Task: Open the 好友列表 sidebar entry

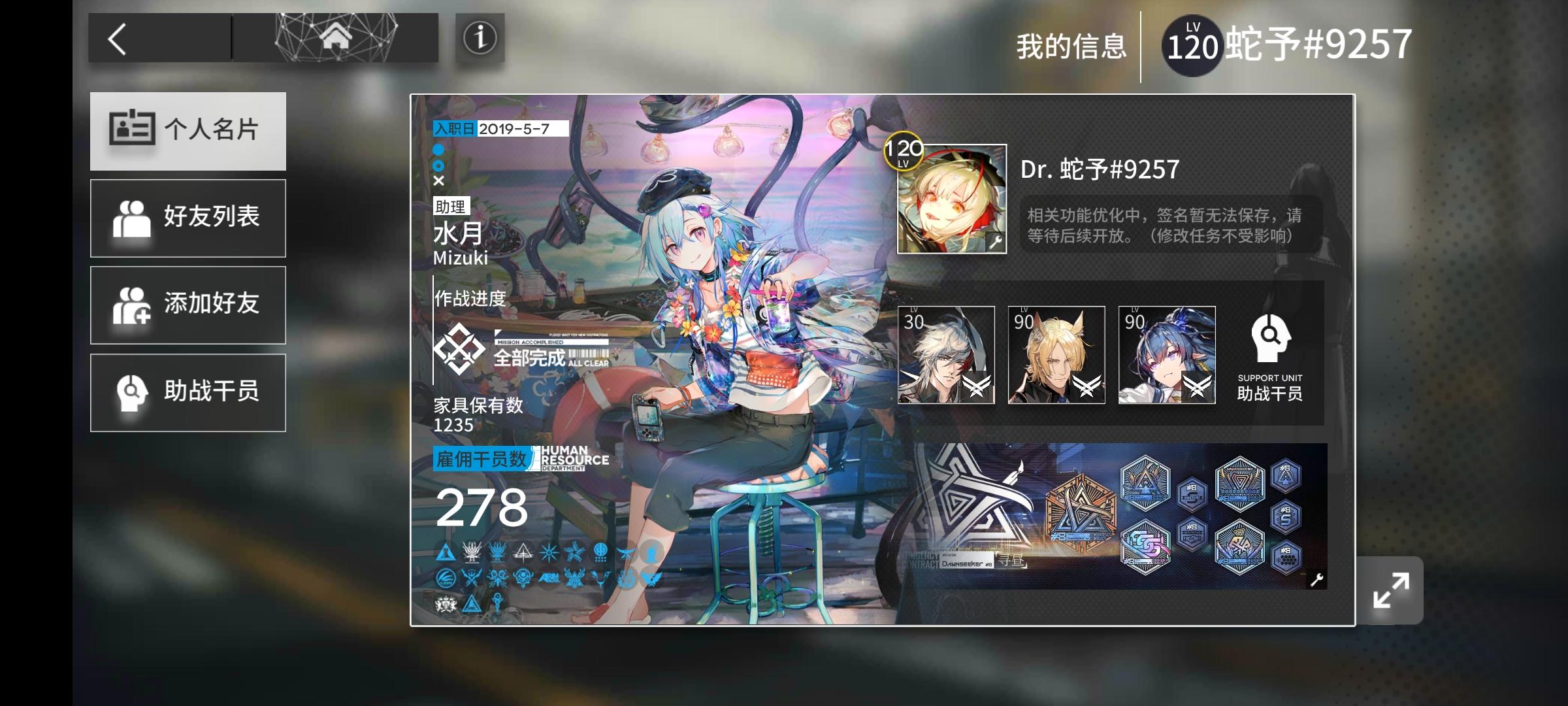Action: [188, 217]
